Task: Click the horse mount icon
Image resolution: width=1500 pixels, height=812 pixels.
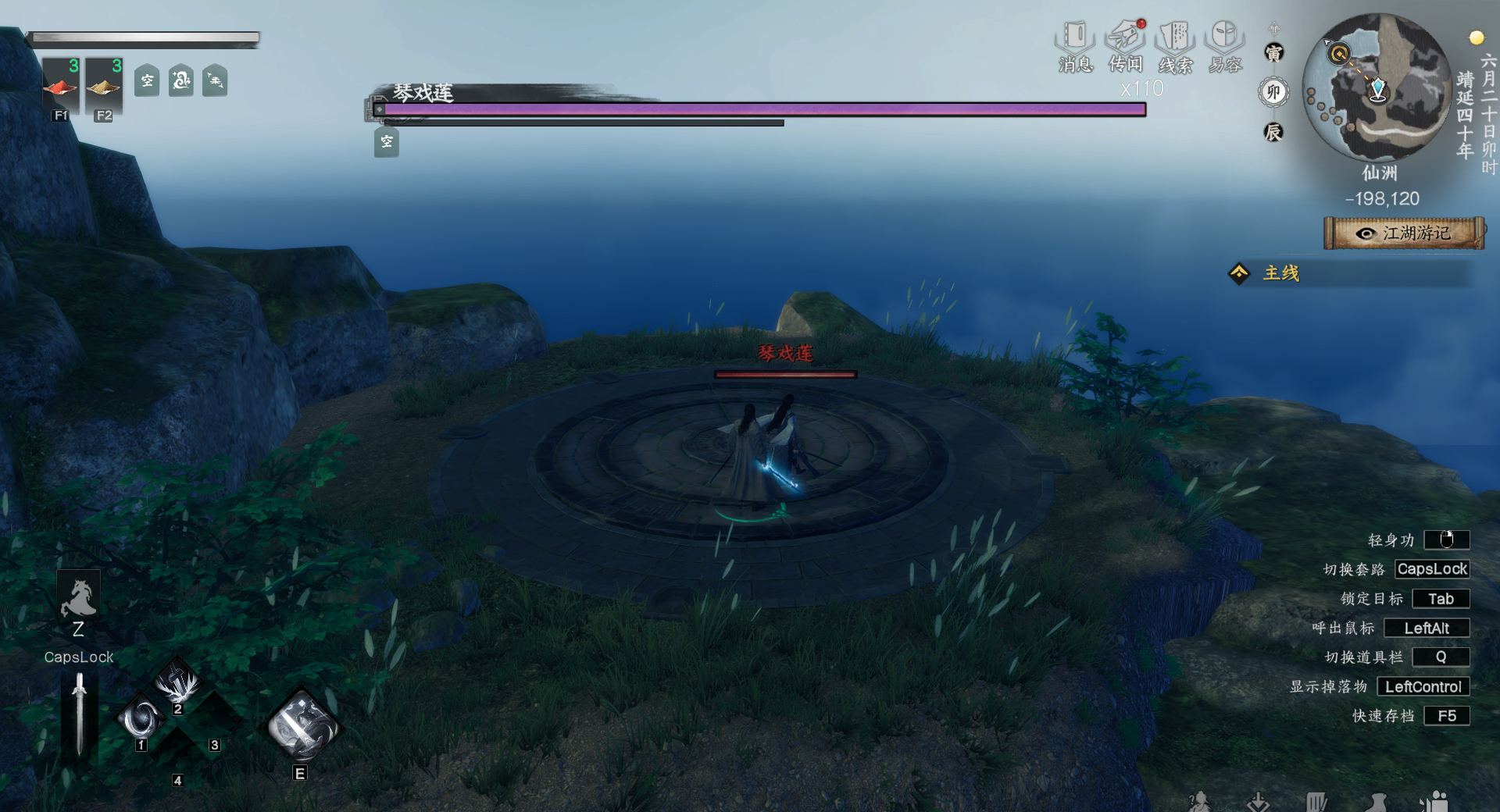Action: click(x=78, y=599)
